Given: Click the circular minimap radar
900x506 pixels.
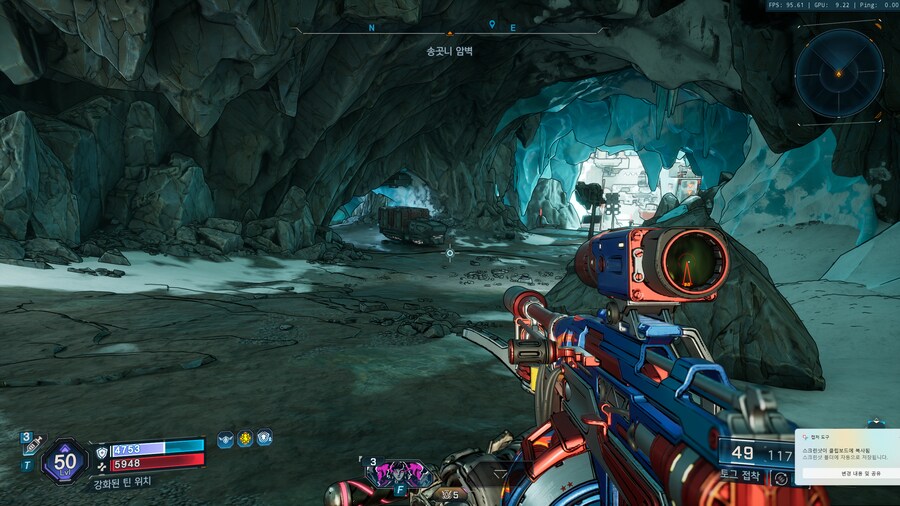Looking at the screenshot, I should [x=839, y=73].
